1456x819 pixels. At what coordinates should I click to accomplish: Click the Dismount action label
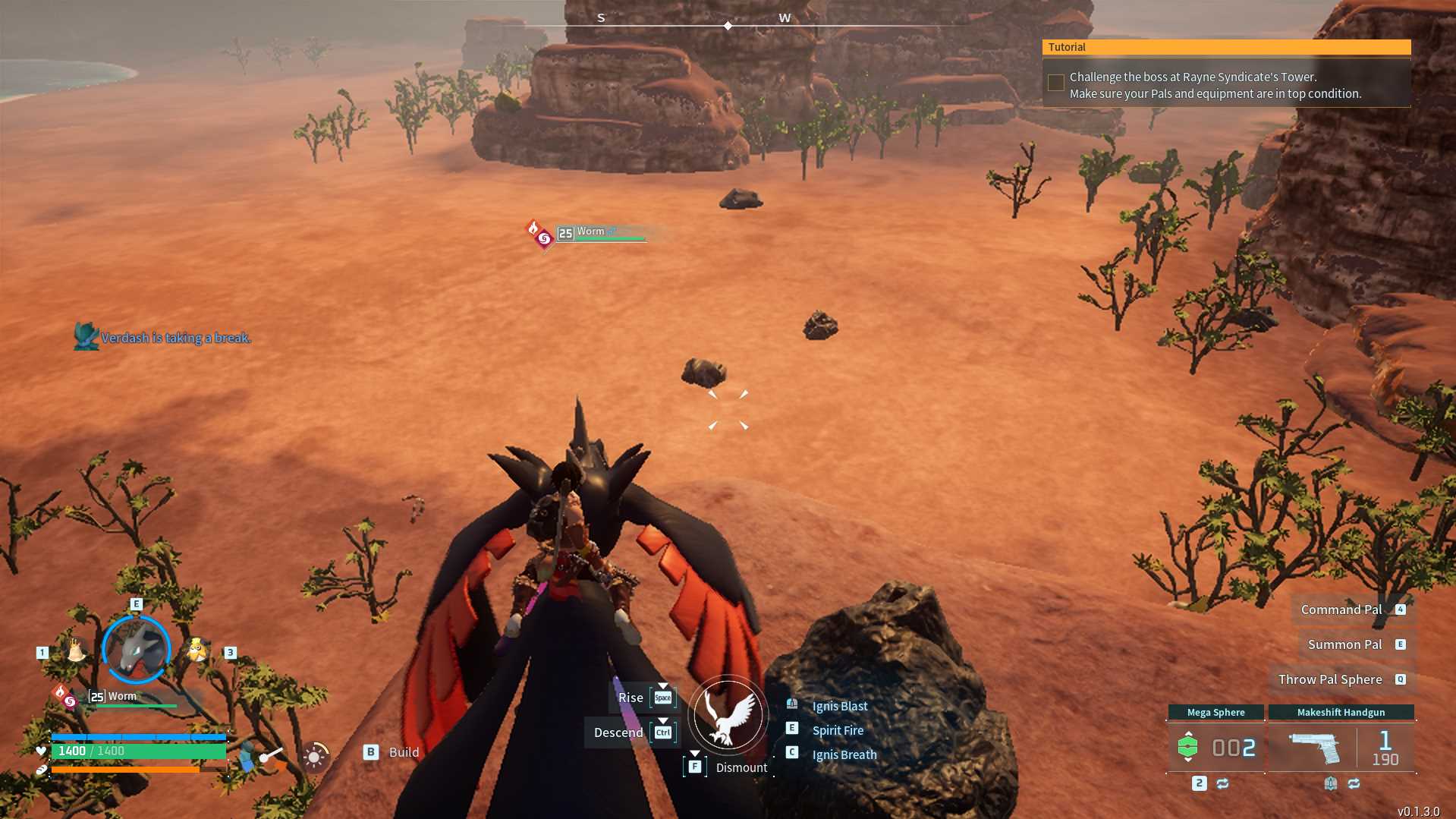pyautogui.click(x=741, y=767)
